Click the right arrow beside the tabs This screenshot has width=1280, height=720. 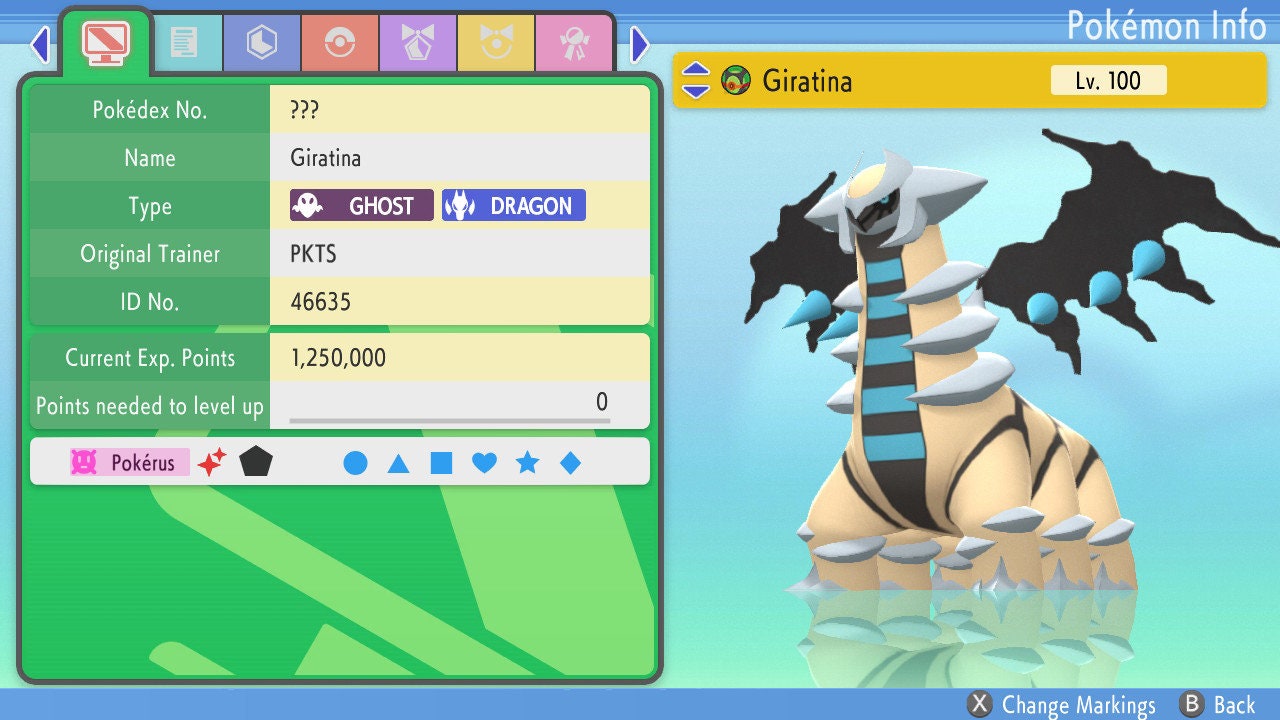tap(640, 44)
